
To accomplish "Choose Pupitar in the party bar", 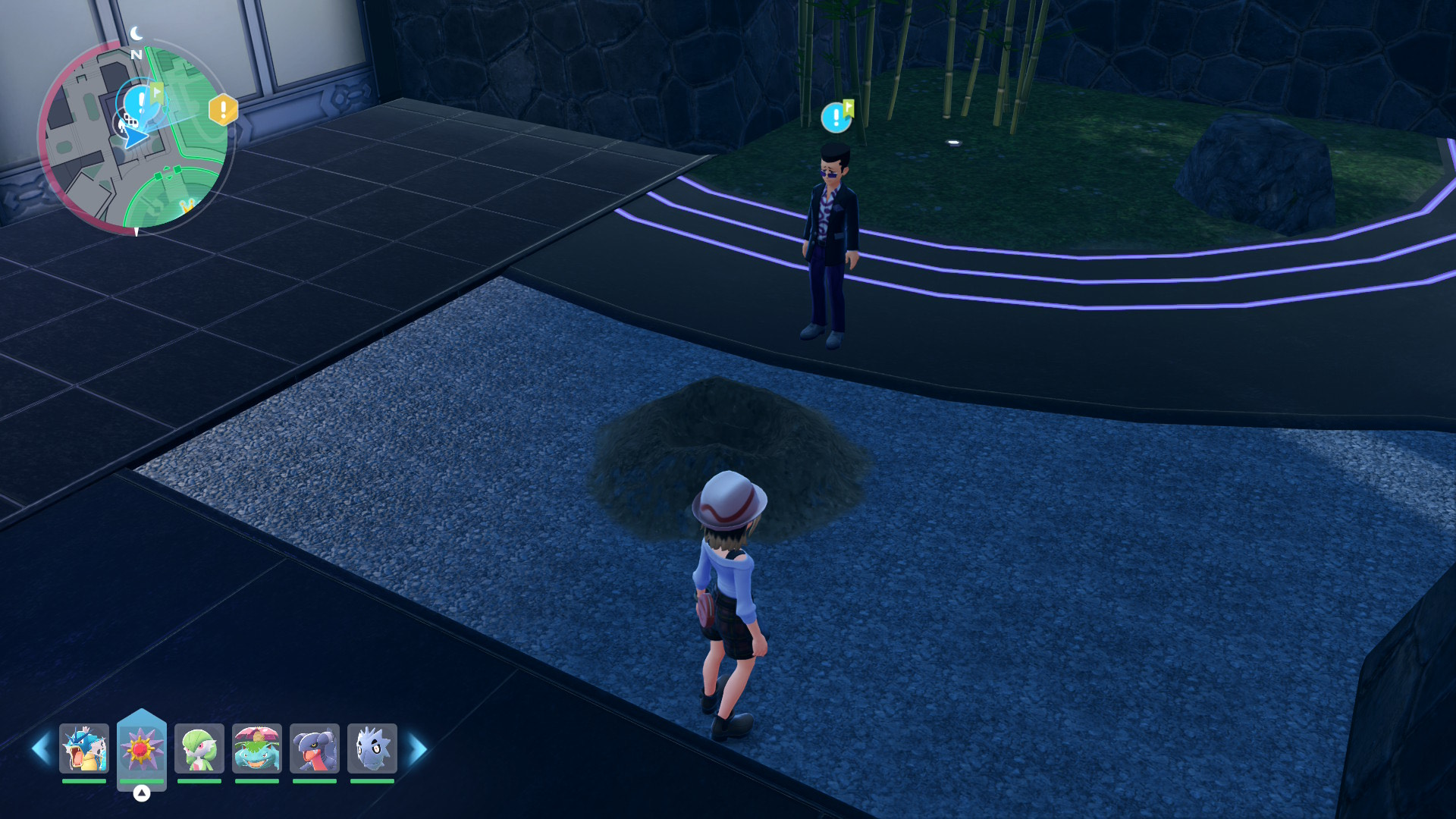I will 372,748.
